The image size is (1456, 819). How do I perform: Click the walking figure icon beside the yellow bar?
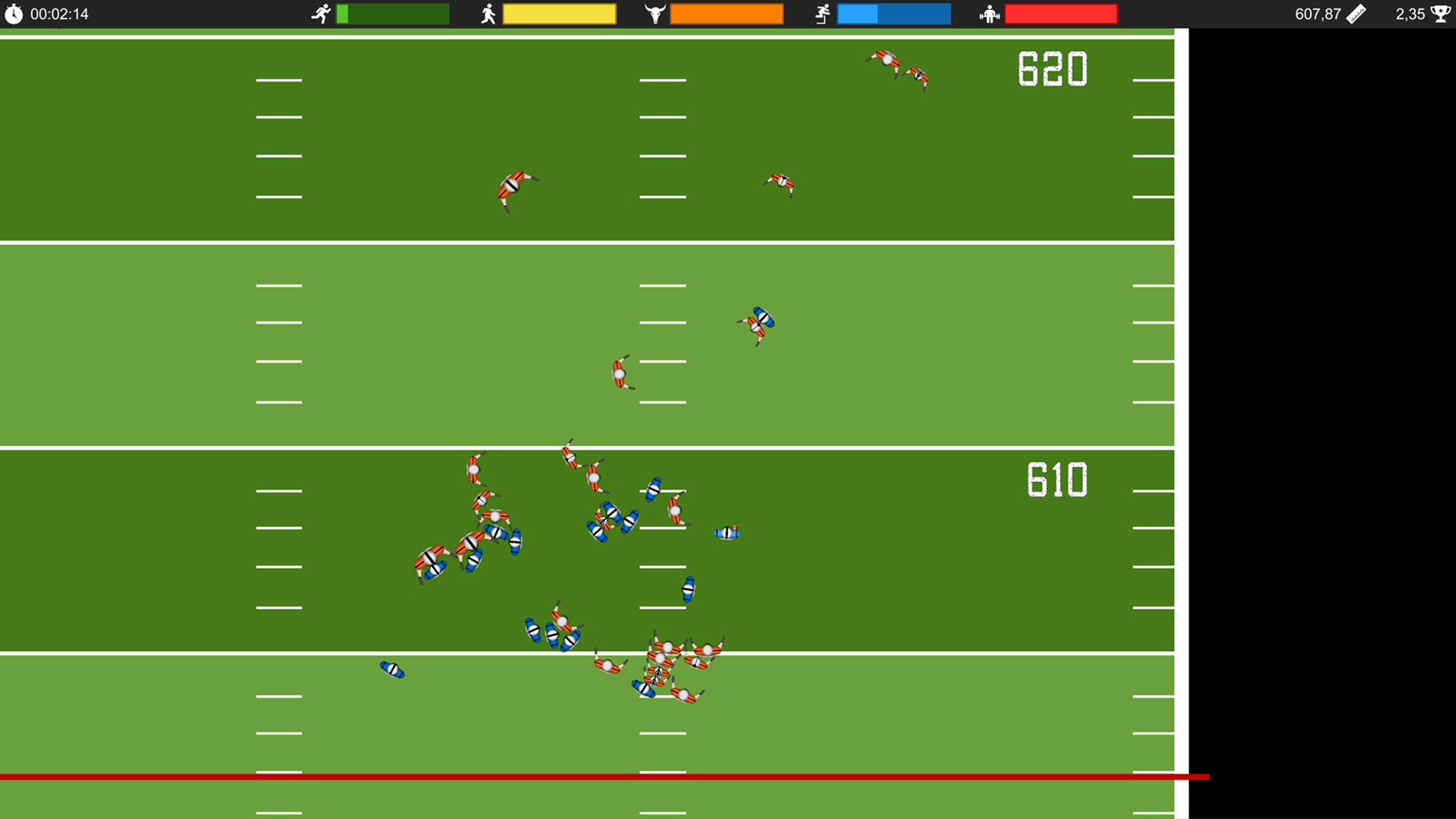click(489, 13)
